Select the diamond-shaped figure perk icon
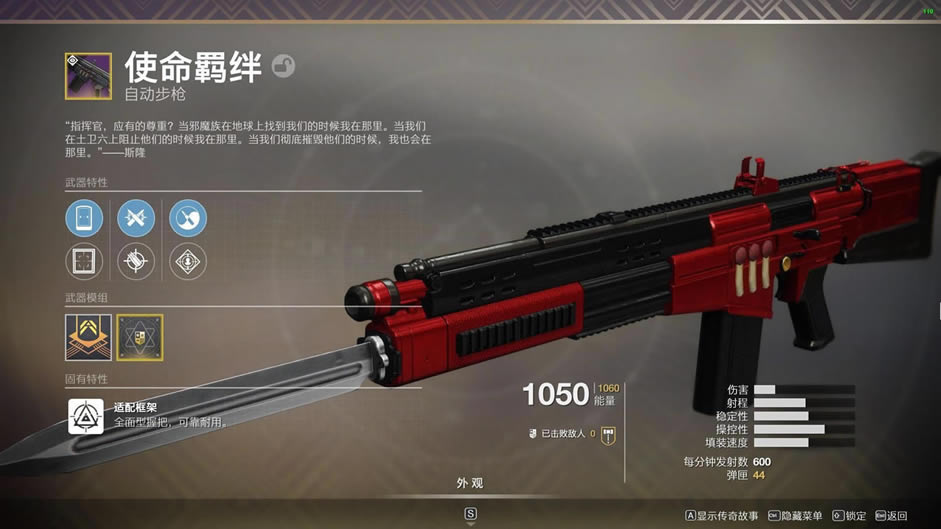Screen dimensions: 941x529 point(188,262)
